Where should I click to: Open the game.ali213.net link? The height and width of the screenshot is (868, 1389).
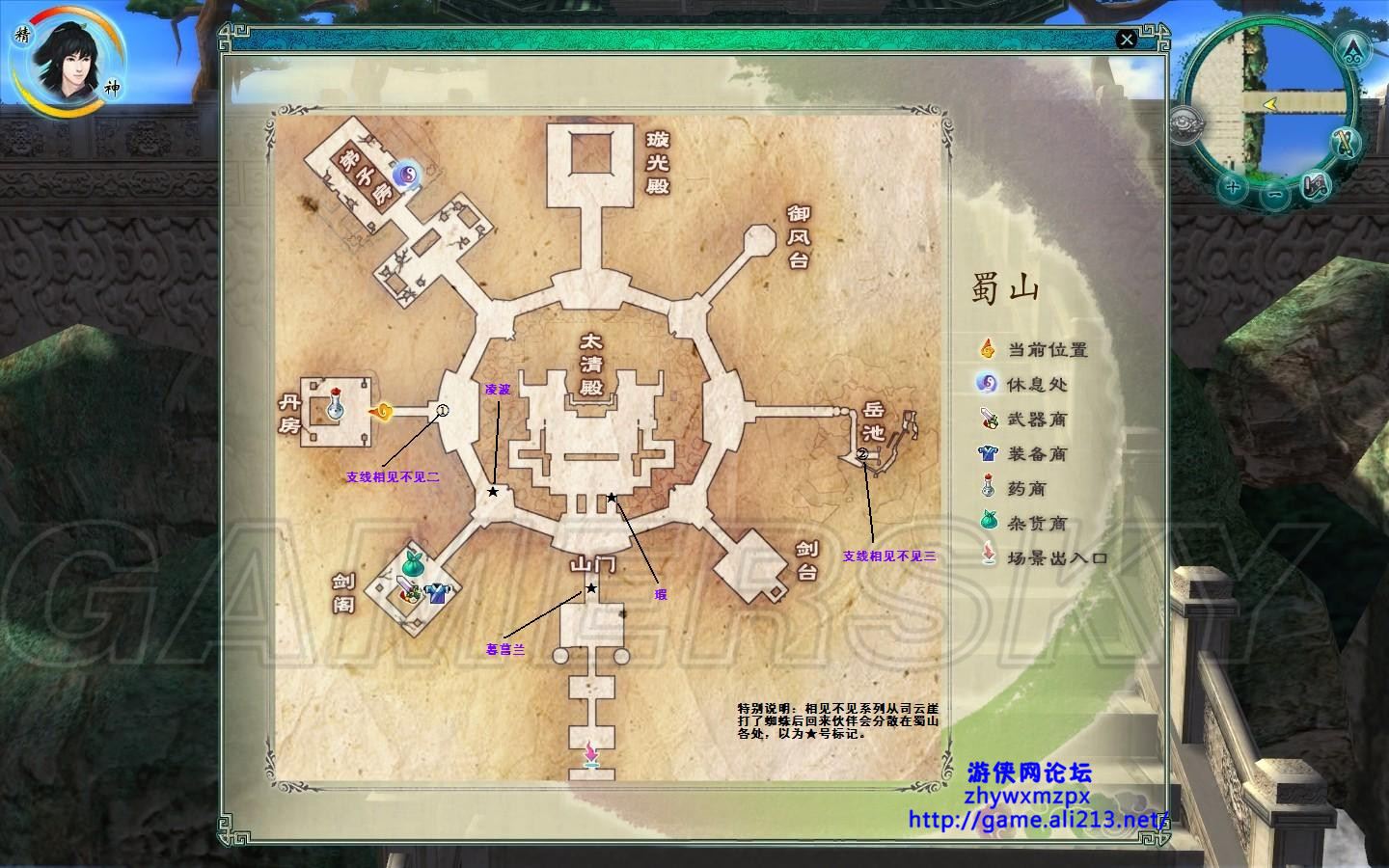pyautogui.click(x=1038, y=820)
